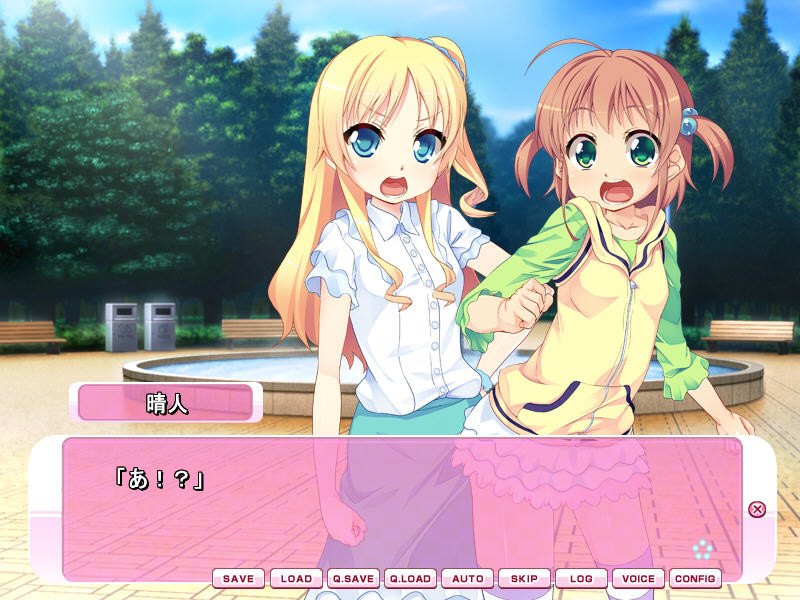This screenshot has width=800, height=600.
Task: Quick load using Q.LOAD
Action: click(410, 578)
